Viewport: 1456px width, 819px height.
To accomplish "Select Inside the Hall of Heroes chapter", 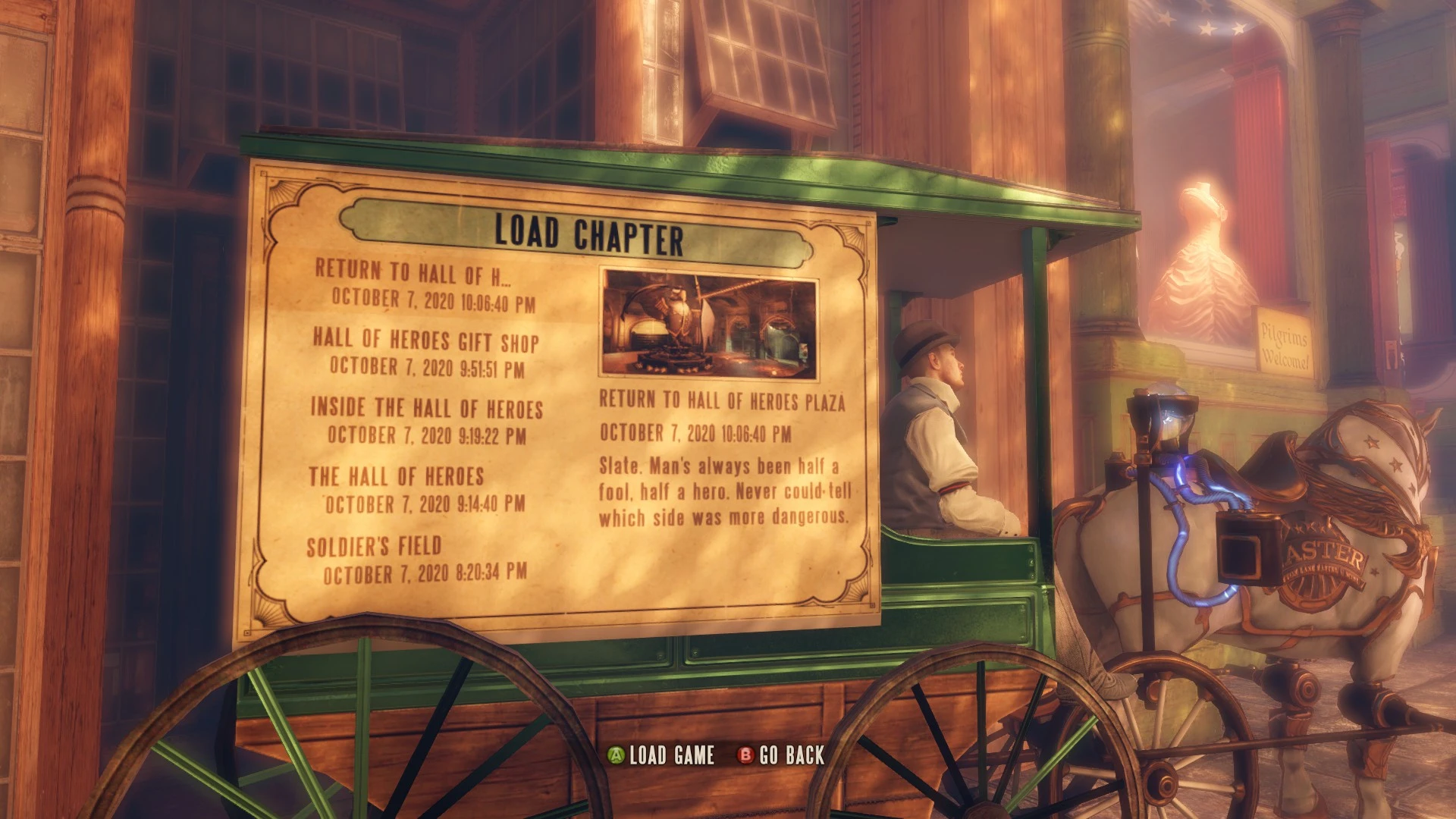I will [x=426, y=420].
